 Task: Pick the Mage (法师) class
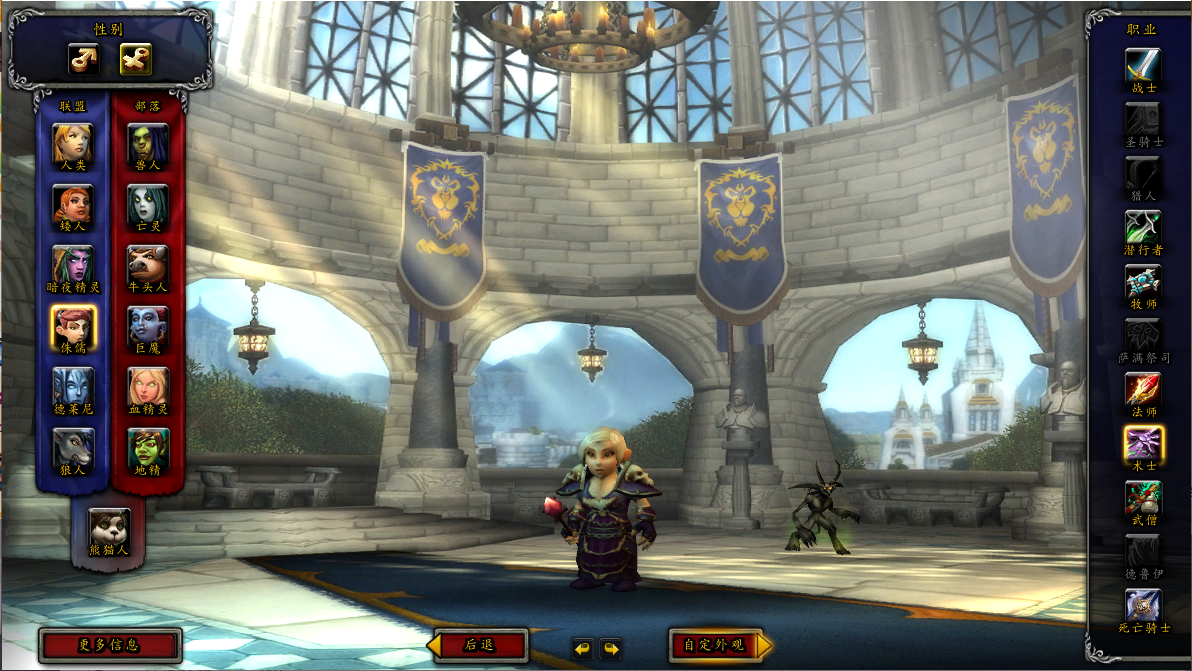click(1142, 390)
